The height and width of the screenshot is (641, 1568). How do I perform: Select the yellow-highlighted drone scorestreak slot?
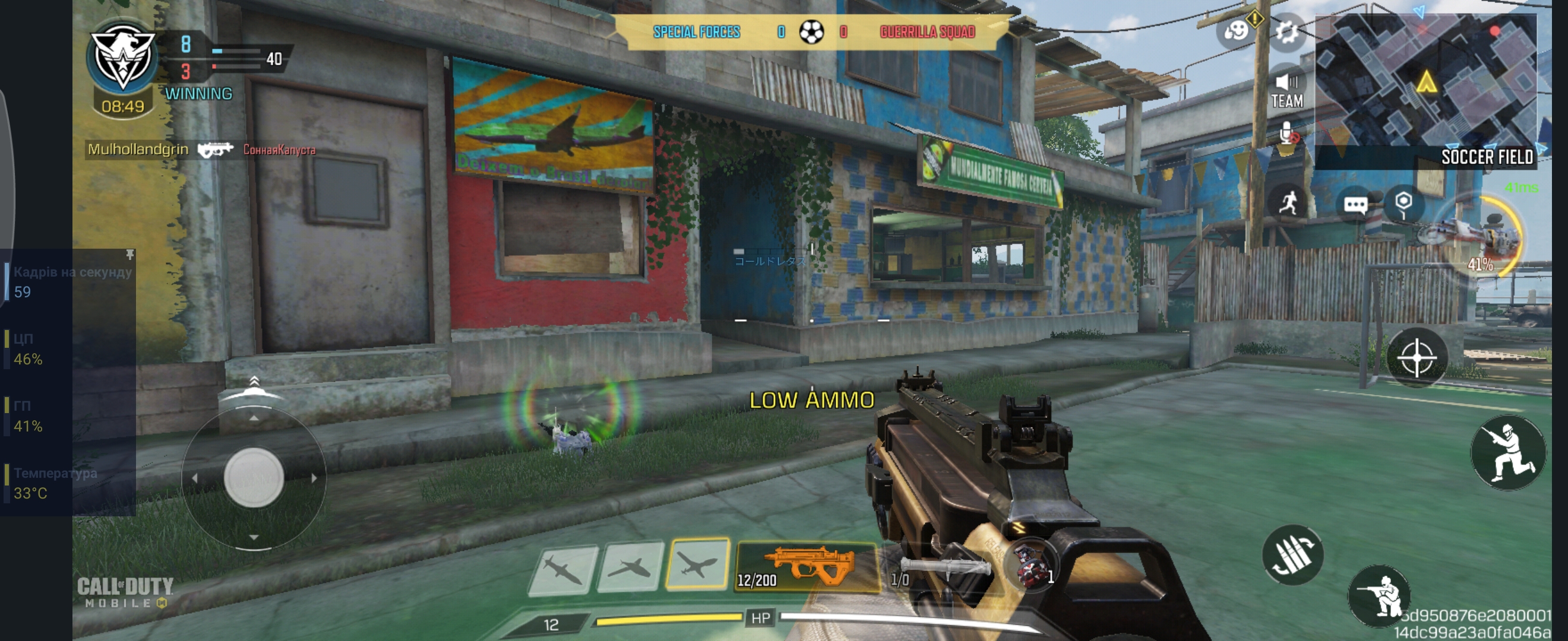[697, 564]
